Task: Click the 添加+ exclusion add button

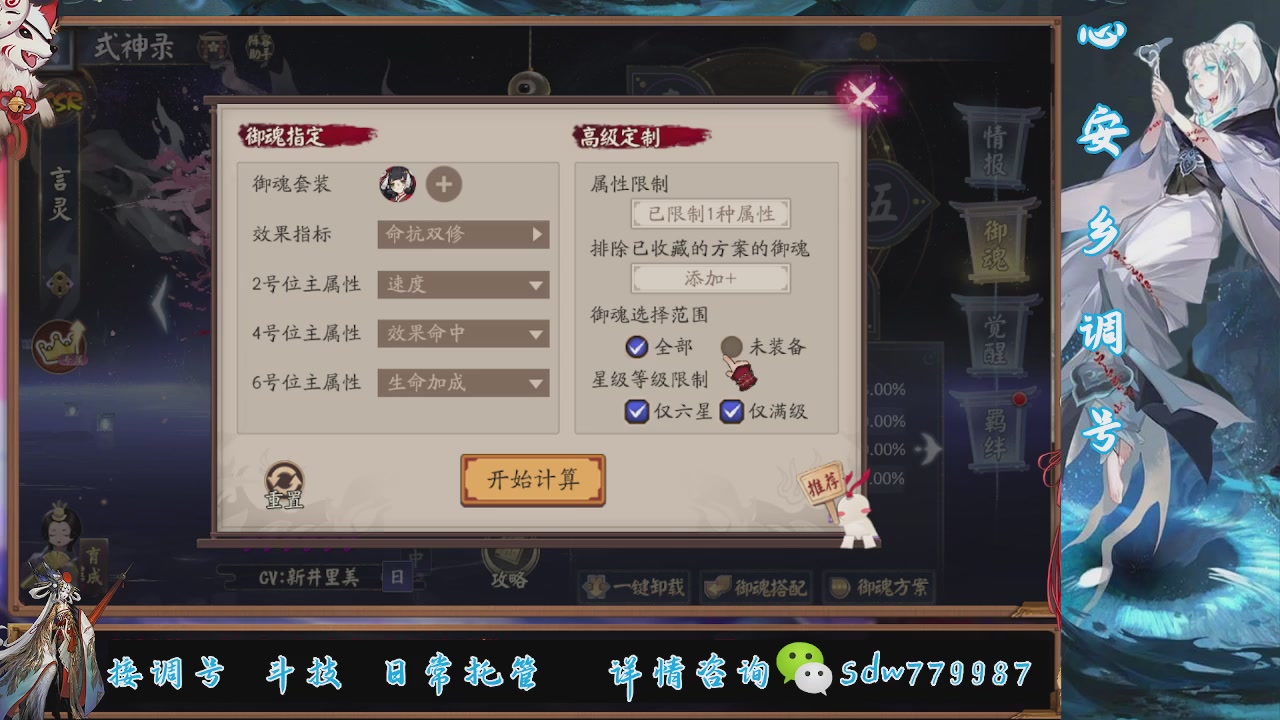Action: tap(711, 280)
